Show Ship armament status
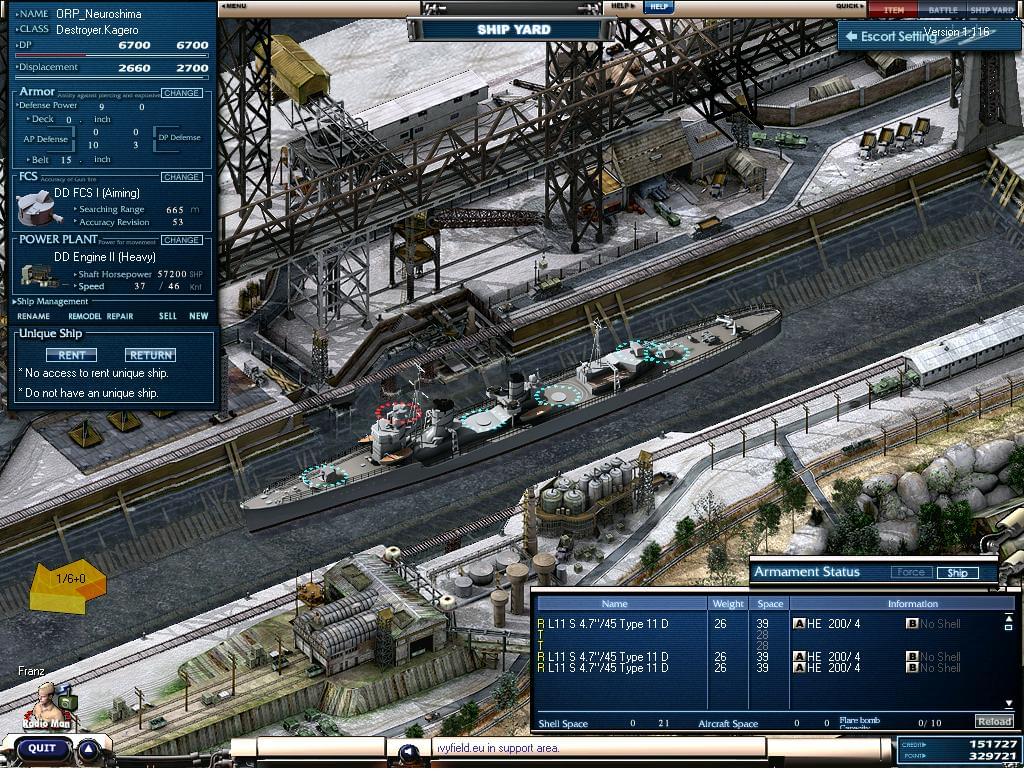The width and height of the screenshot is (1024, 772). 957,573
